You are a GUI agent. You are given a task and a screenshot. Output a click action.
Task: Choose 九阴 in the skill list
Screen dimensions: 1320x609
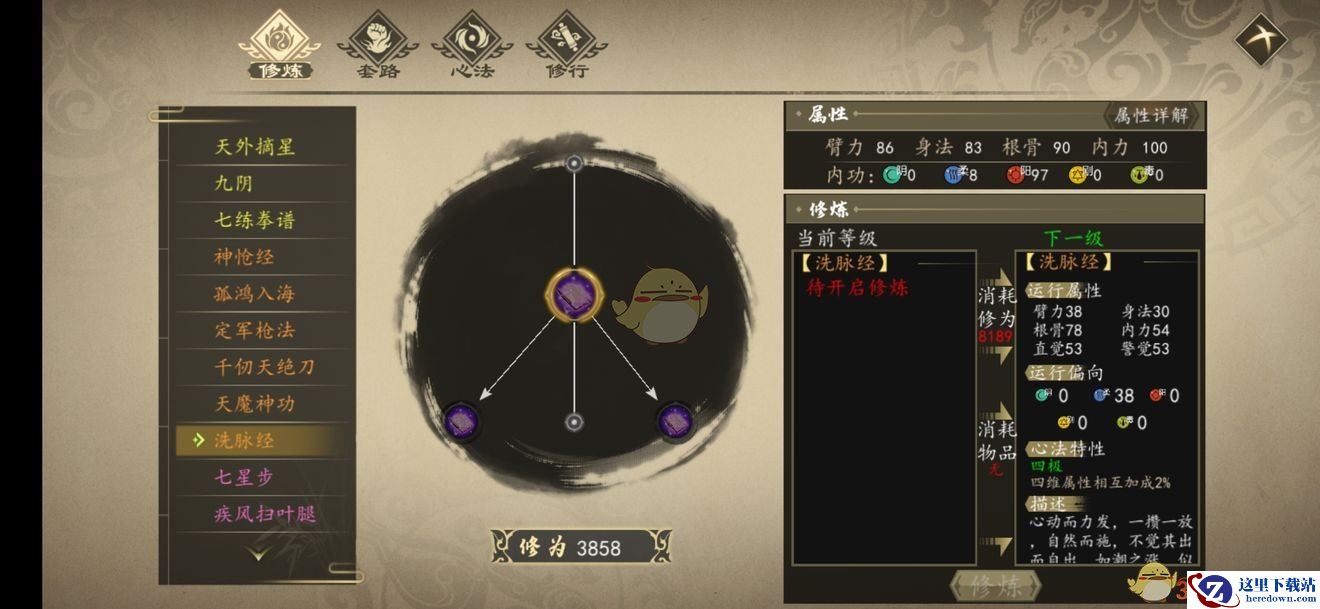237,184
